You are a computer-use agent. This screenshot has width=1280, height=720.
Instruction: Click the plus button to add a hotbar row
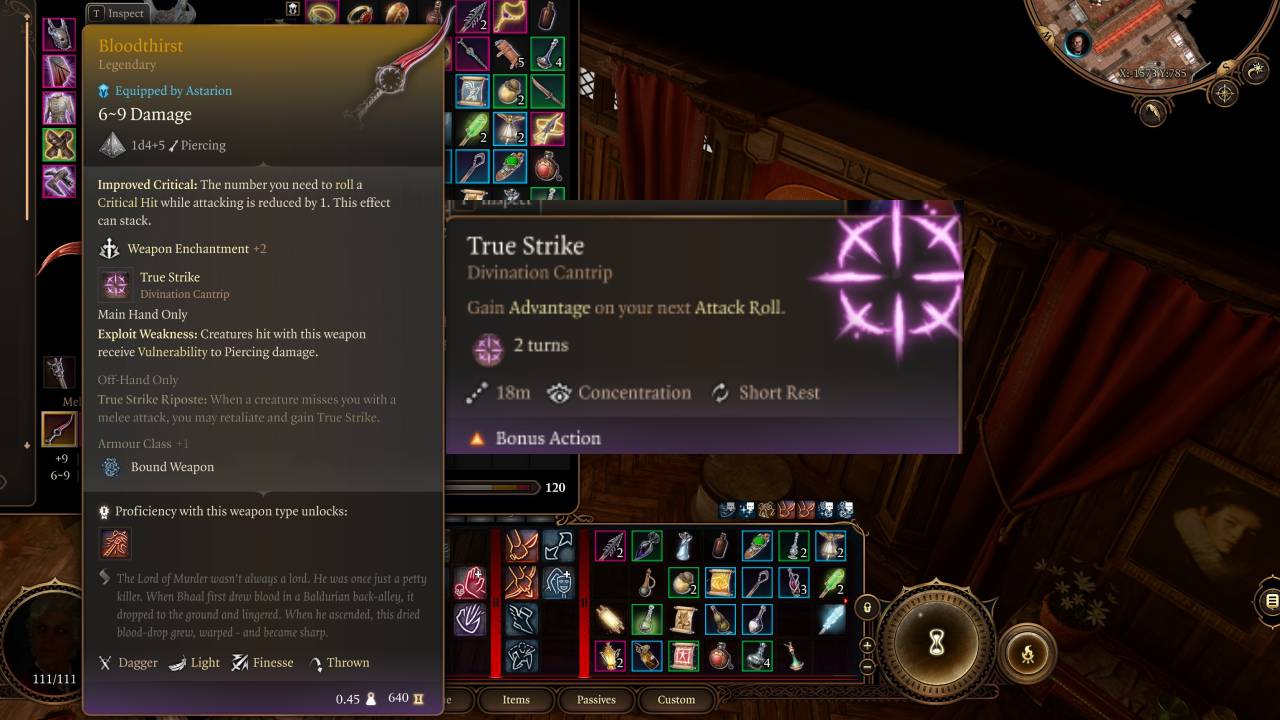[867, 646]
